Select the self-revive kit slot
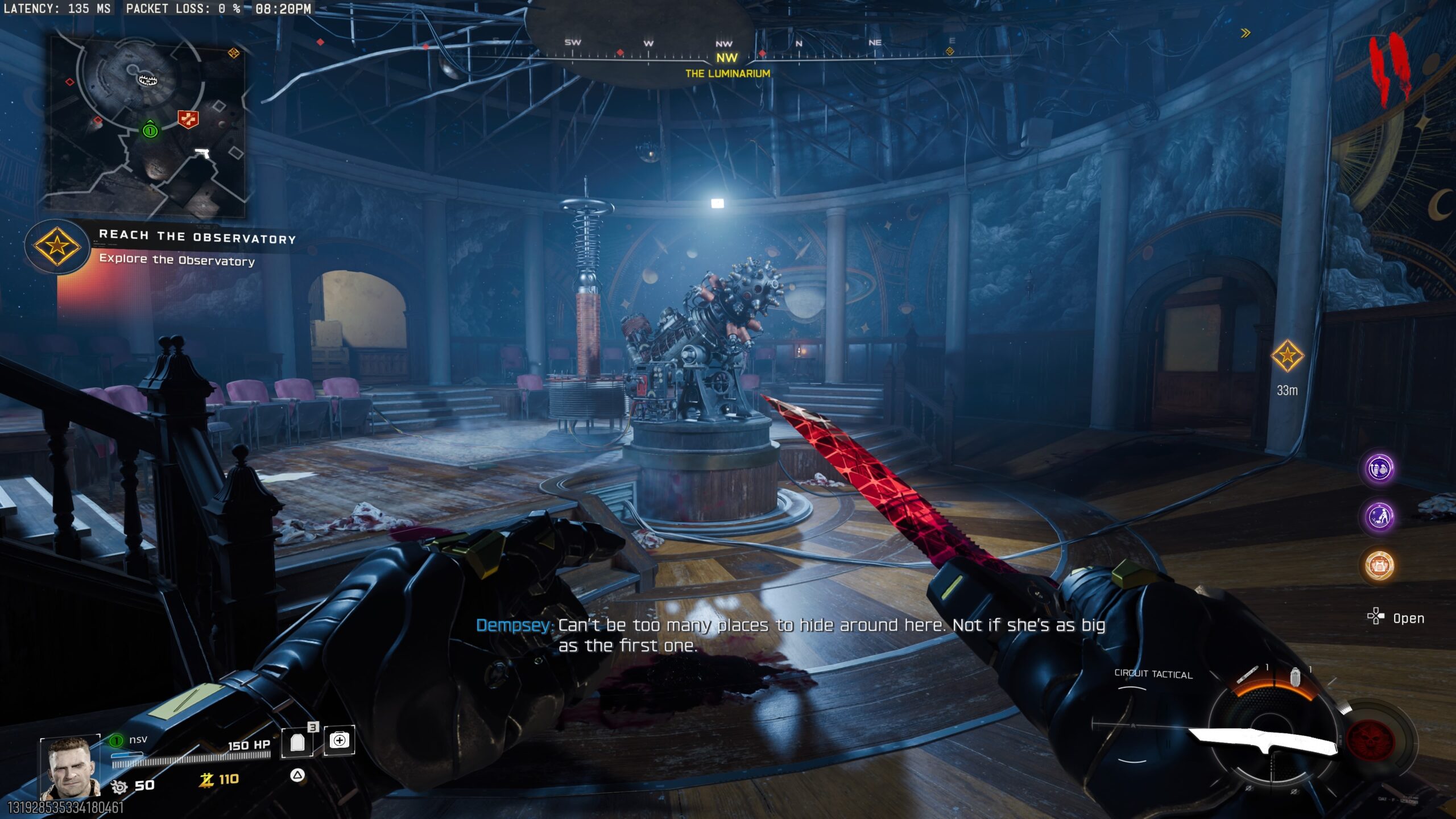This screenshot has height=819, width=1456. (339, 741)
